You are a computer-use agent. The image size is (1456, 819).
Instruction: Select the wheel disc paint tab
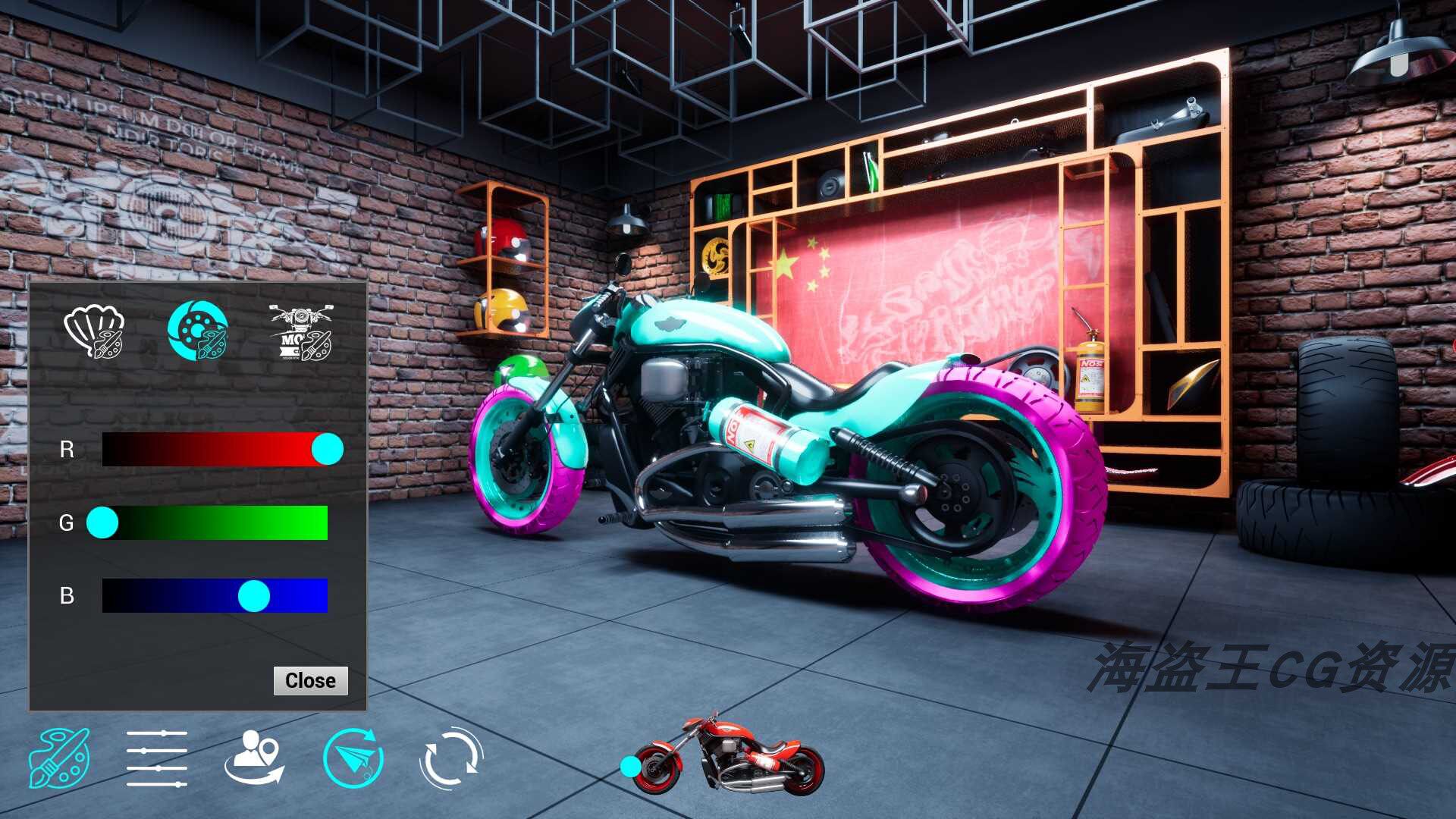pos(197,331)
